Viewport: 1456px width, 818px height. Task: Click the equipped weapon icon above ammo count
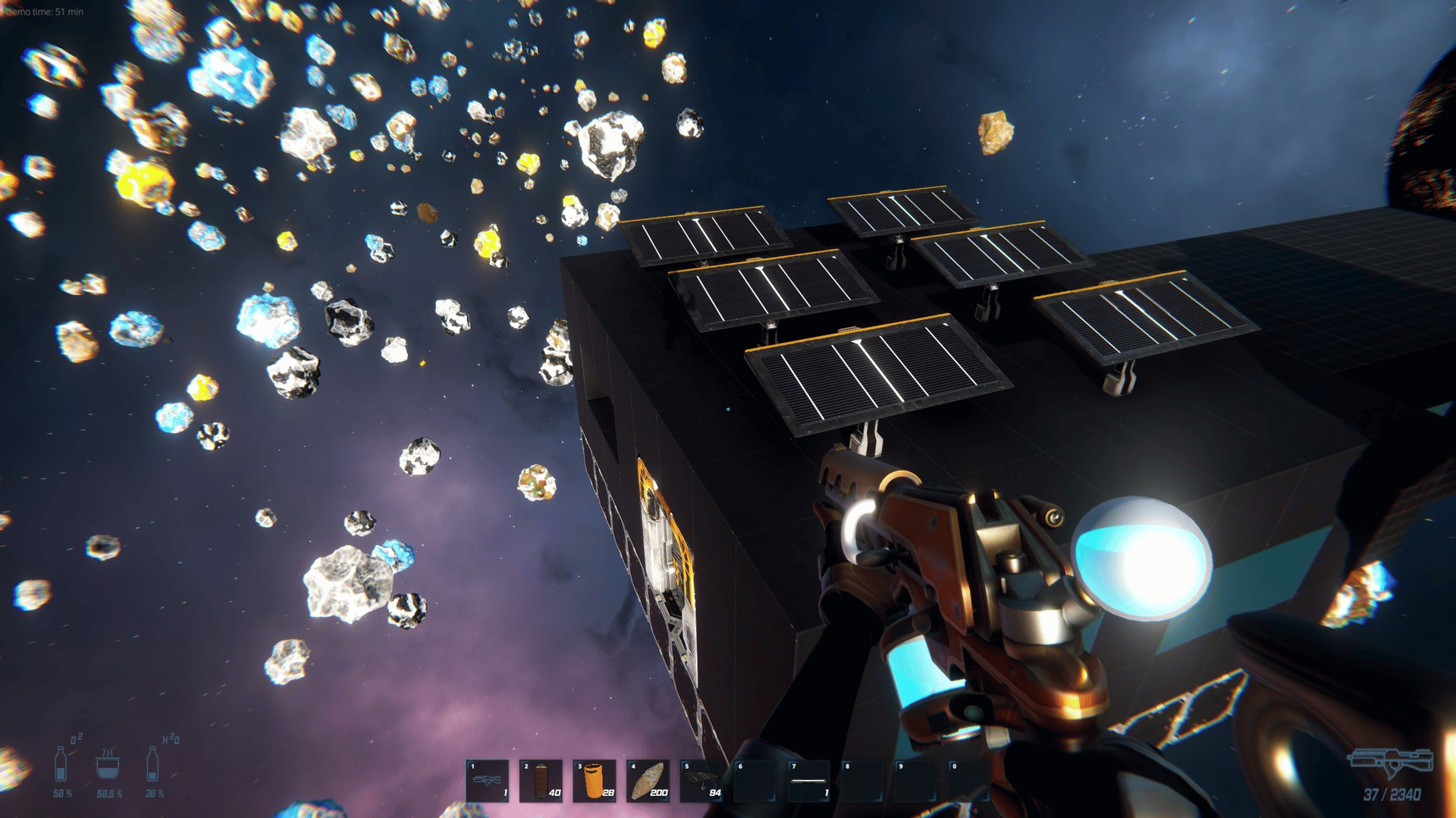(x=1391, y=762)
